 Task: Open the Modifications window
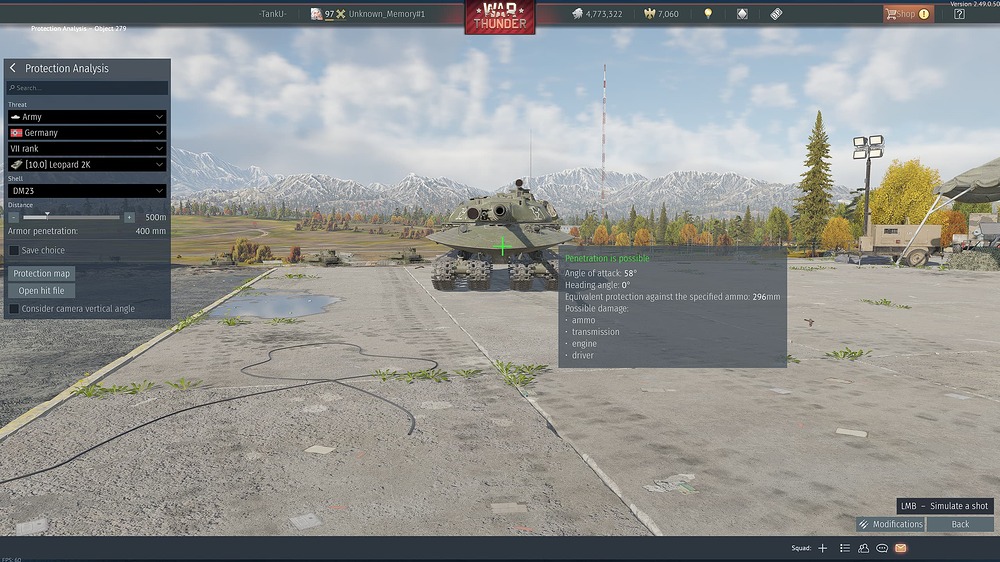[890, 524]
